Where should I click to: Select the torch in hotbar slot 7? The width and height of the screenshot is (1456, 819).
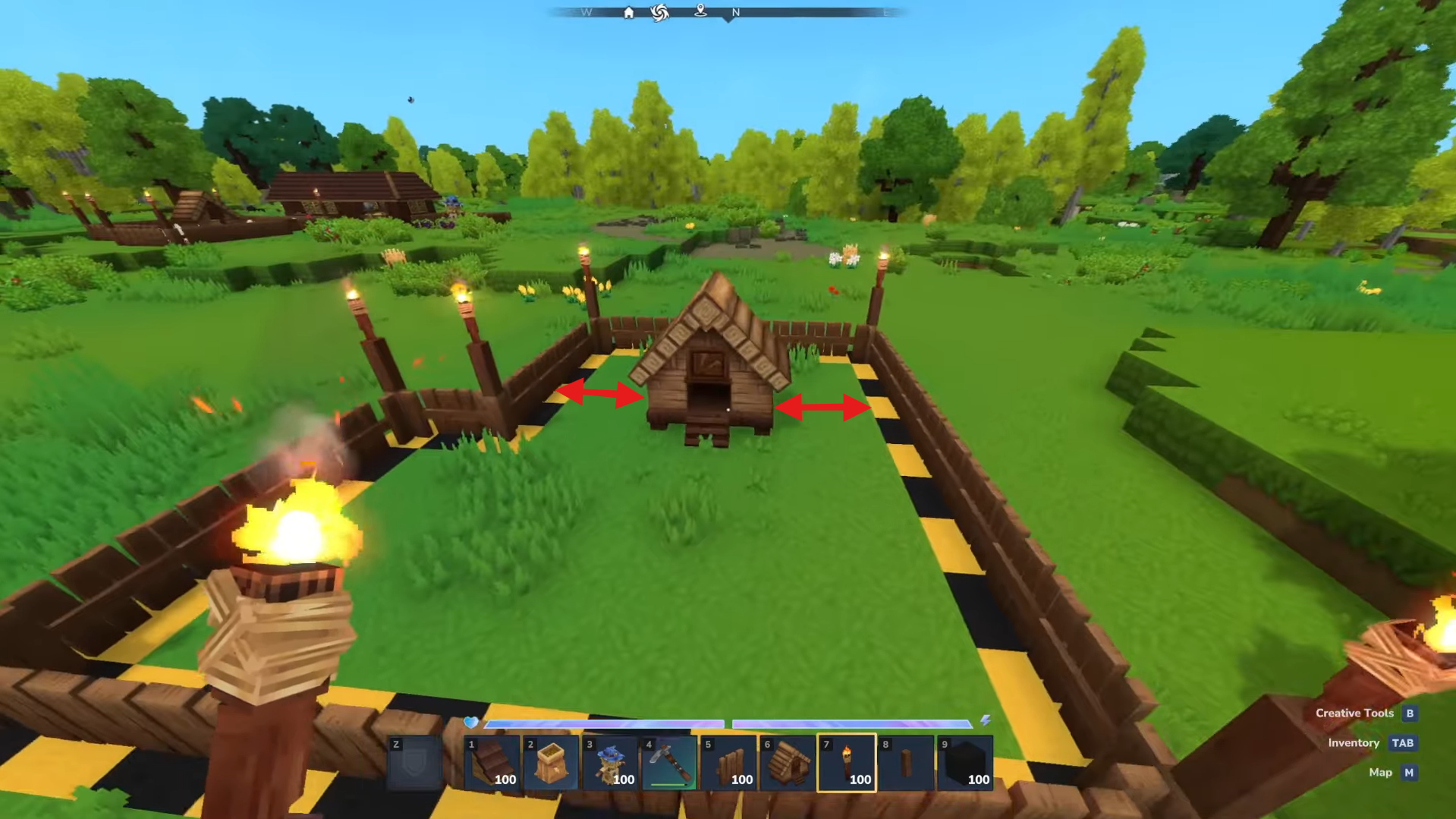(848, 763)
